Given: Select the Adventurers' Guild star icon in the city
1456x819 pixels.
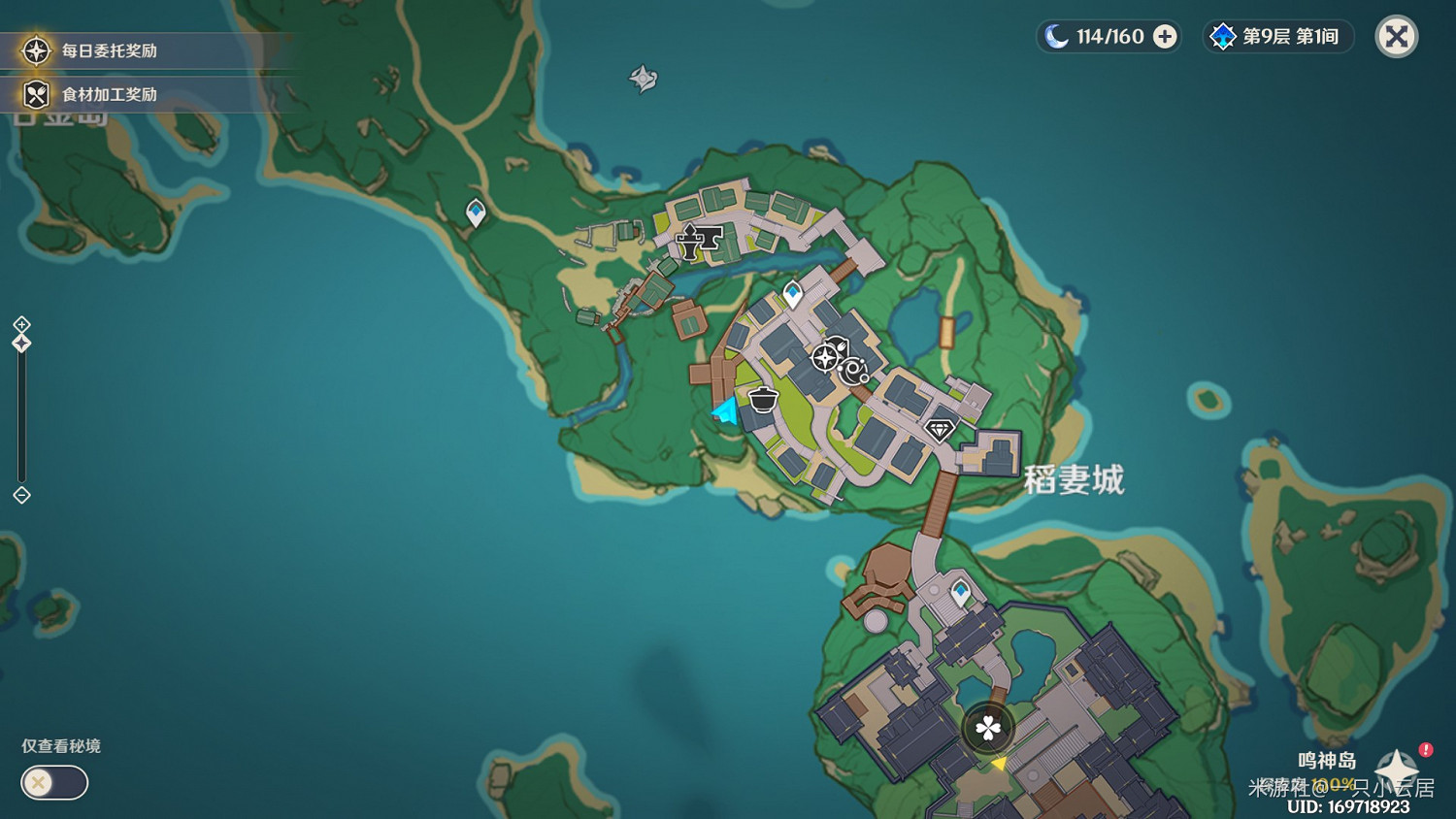Looking at the screenshot, I should tap(827, 358).
